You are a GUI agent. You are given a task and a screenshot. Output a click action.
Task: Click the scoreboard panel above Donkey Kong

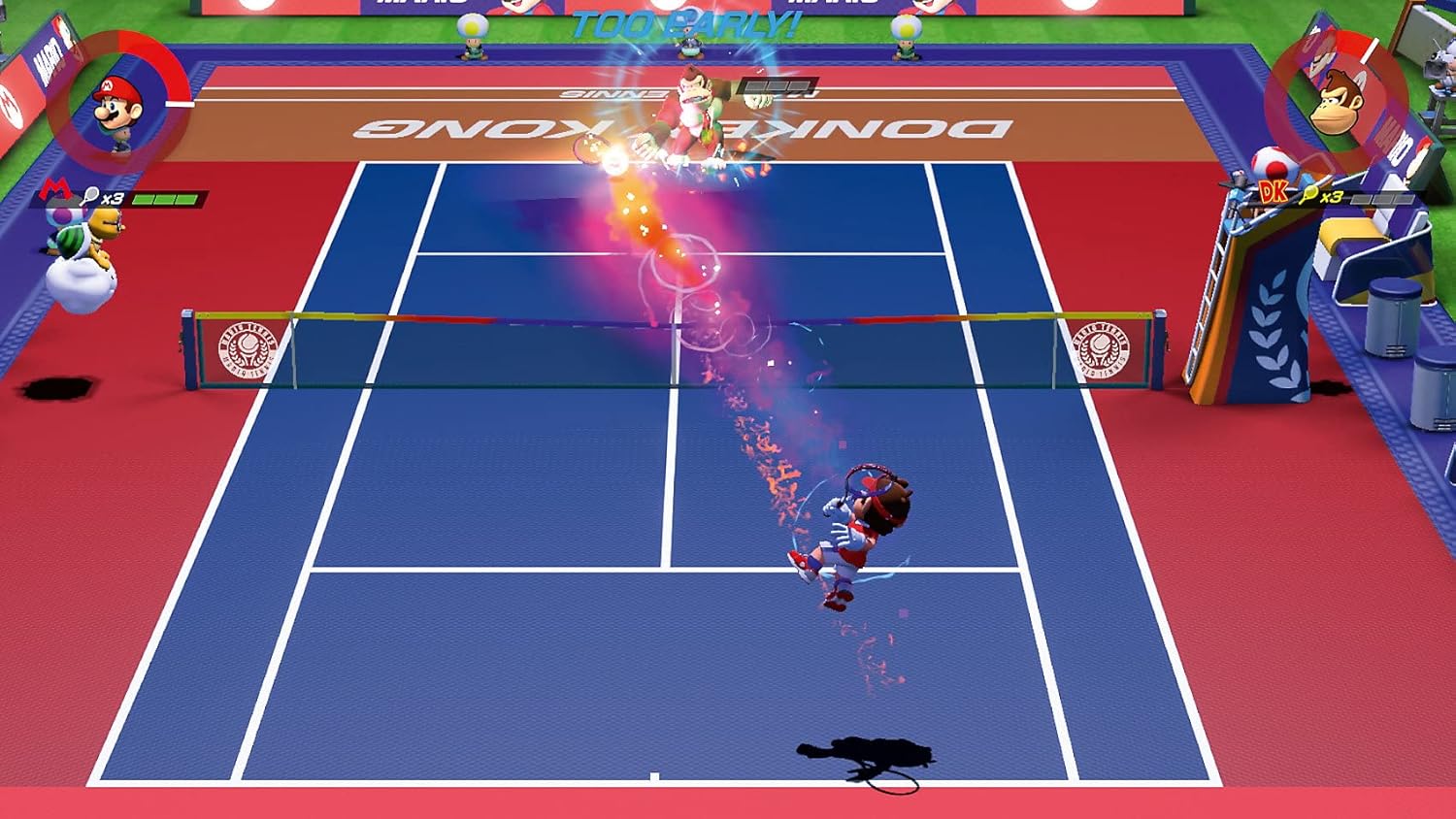[777, 87]
